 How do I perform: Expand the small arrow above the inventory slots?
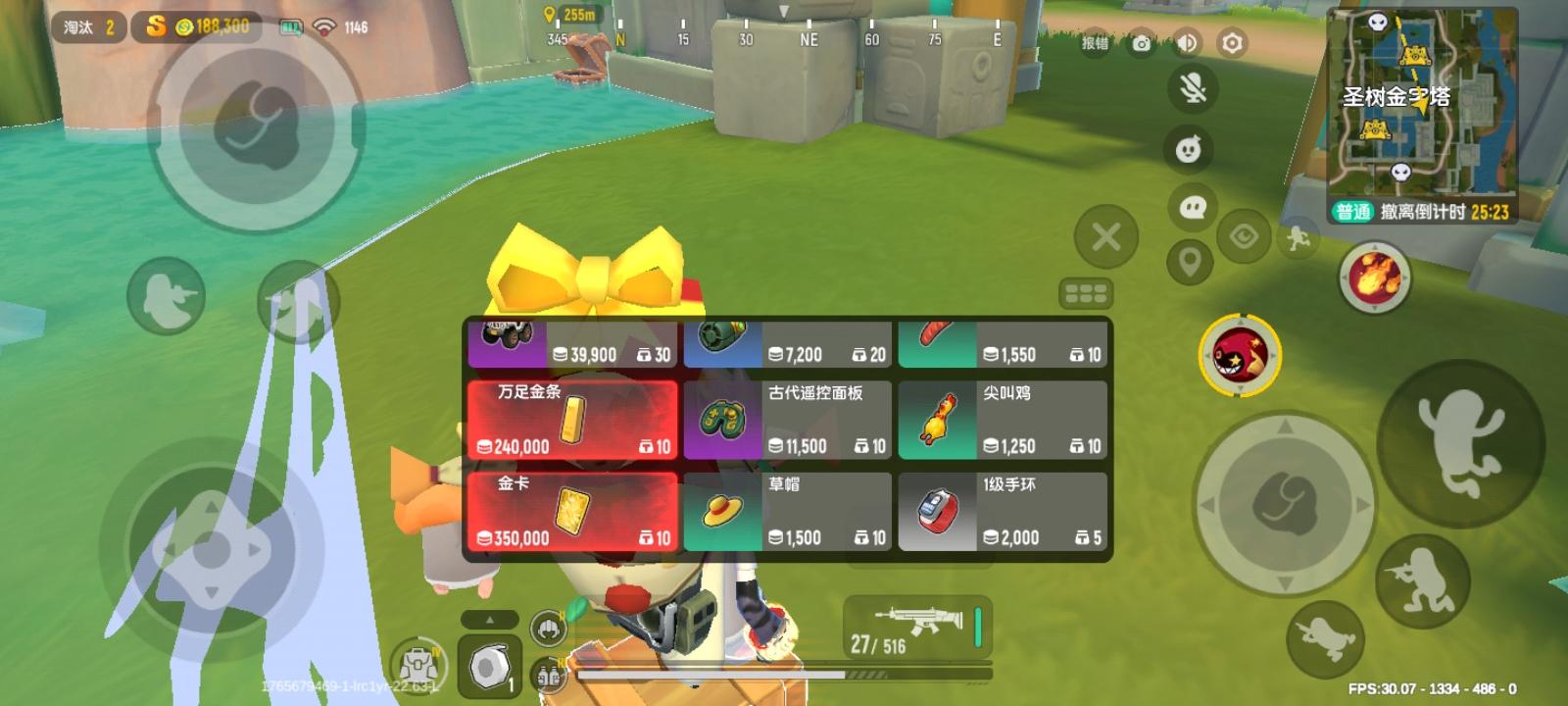click(490, 620)
